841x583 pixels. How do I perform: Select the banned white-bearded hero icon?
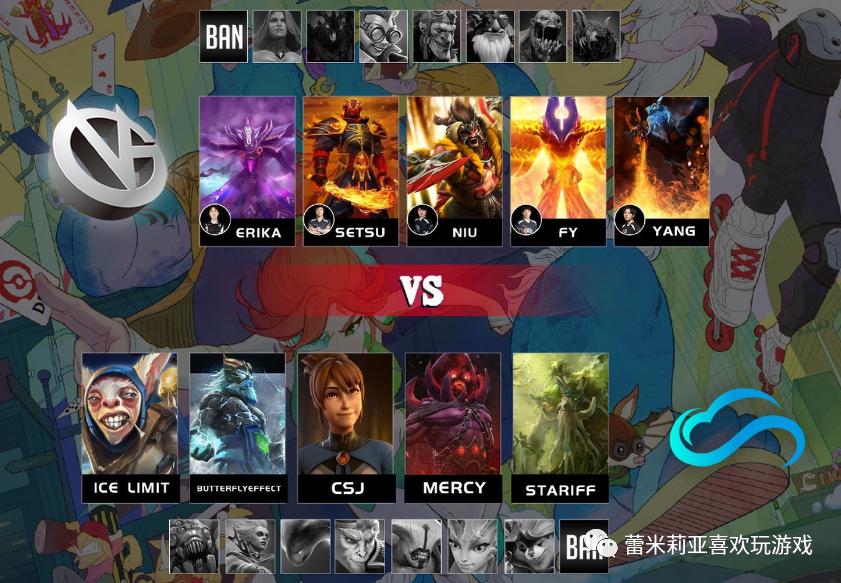click(489, 37)
